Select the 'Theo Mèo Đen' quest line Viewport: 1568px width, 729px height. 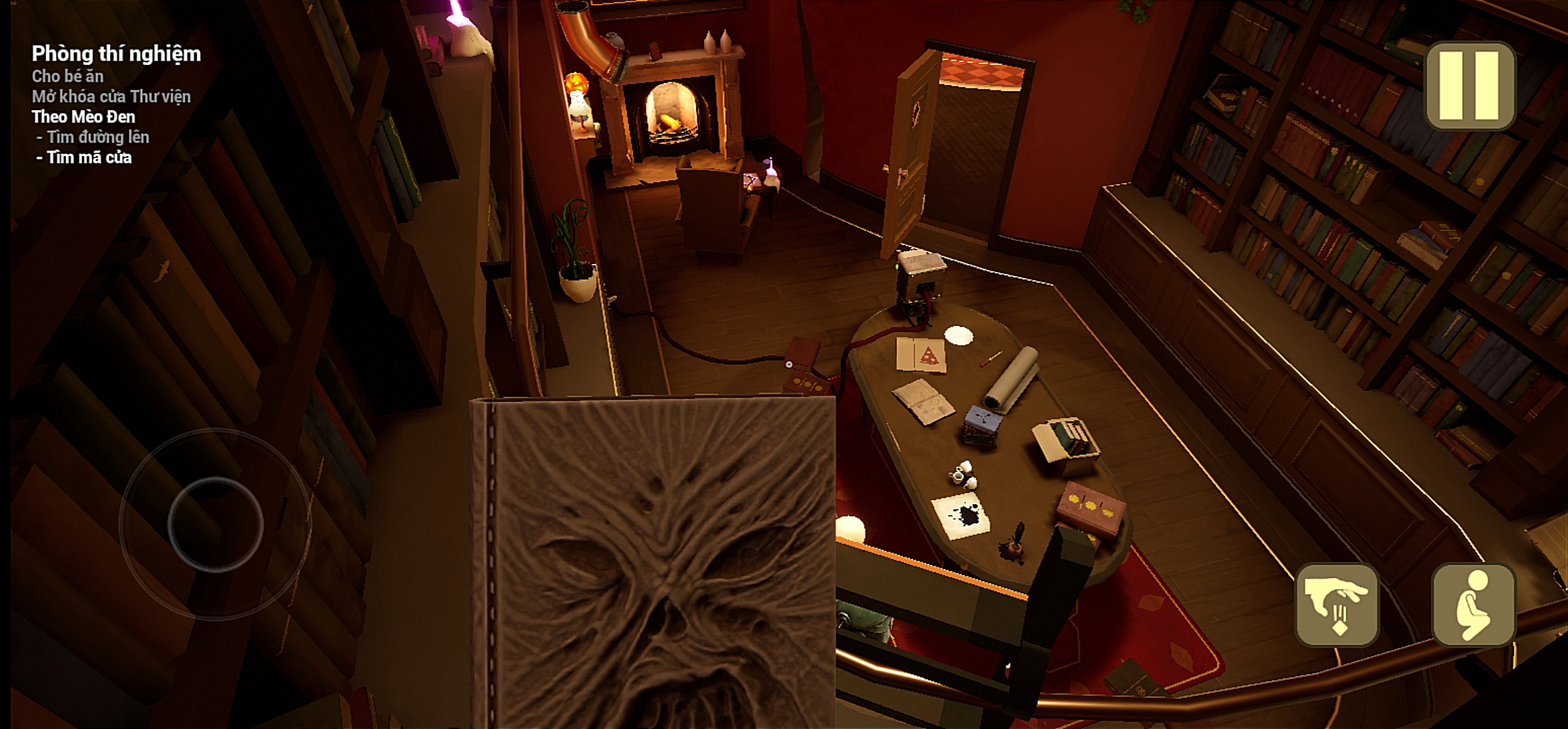click(x=83, y=117)
